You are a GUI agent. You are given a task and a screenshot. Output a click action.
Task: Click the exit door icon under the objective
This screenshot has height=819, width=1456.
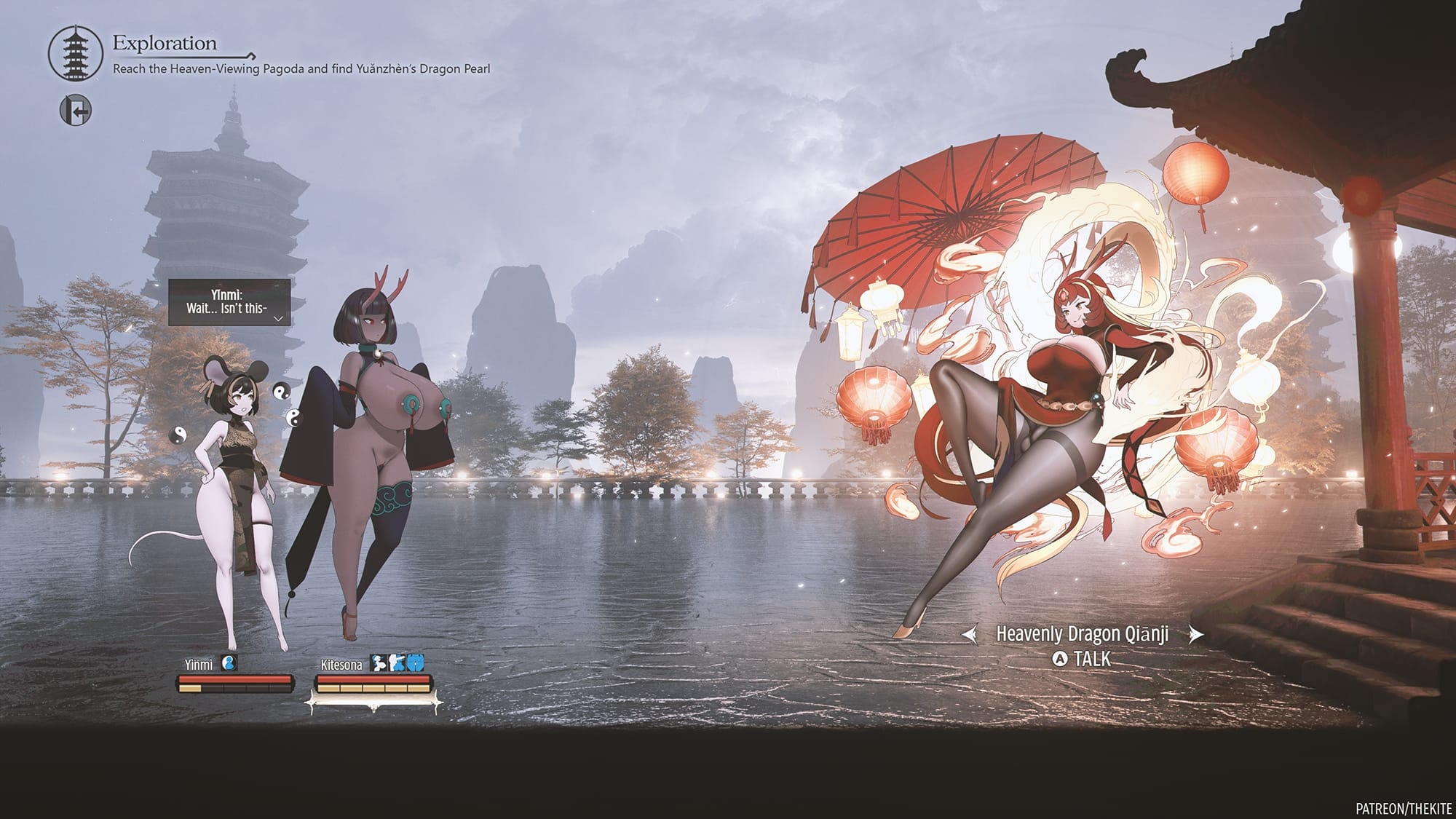76,111
